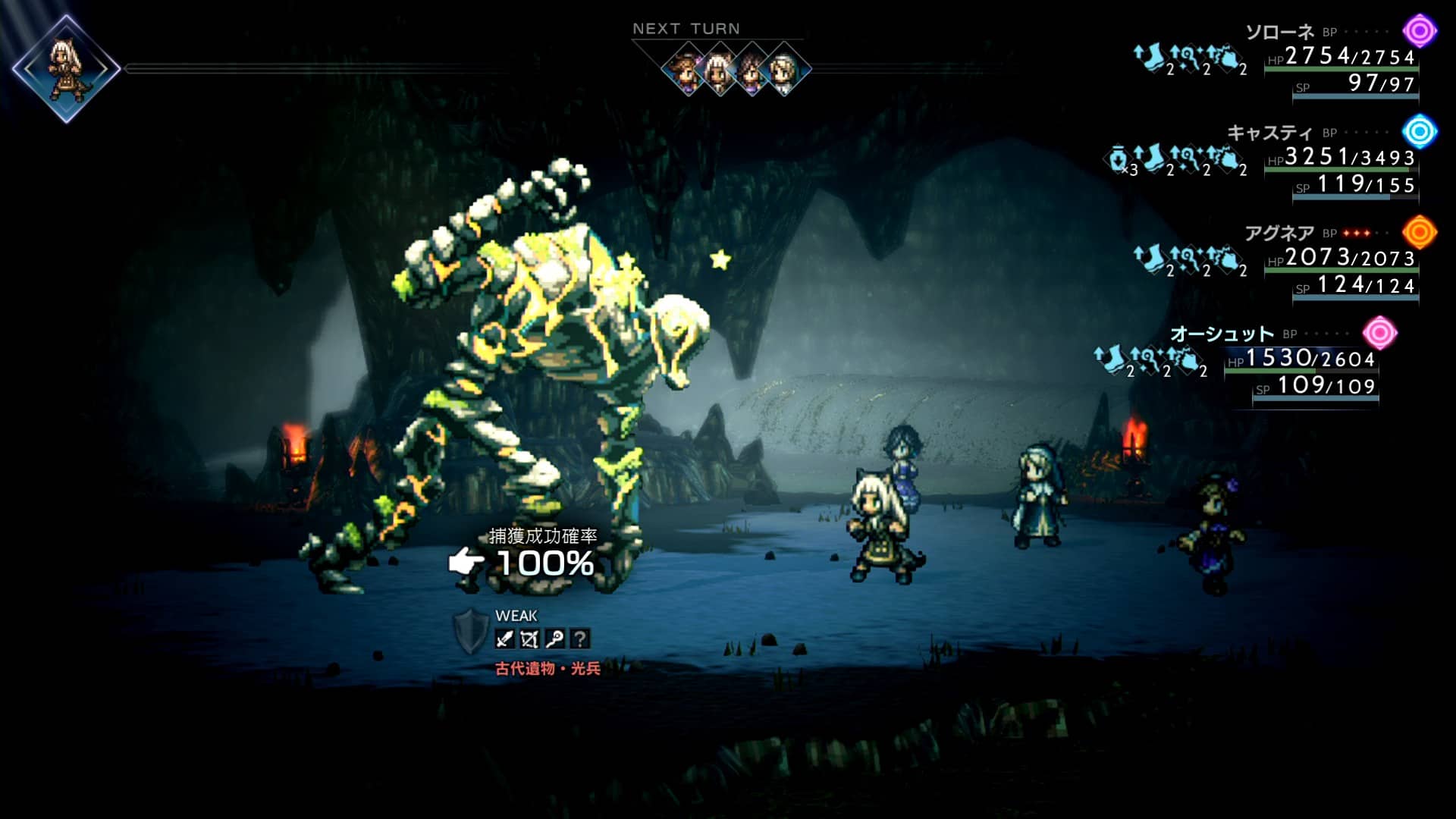Screen dimensions: 1456x819
Task: Click オーシュット's pink latent power orb
Action: point(1379,333)
